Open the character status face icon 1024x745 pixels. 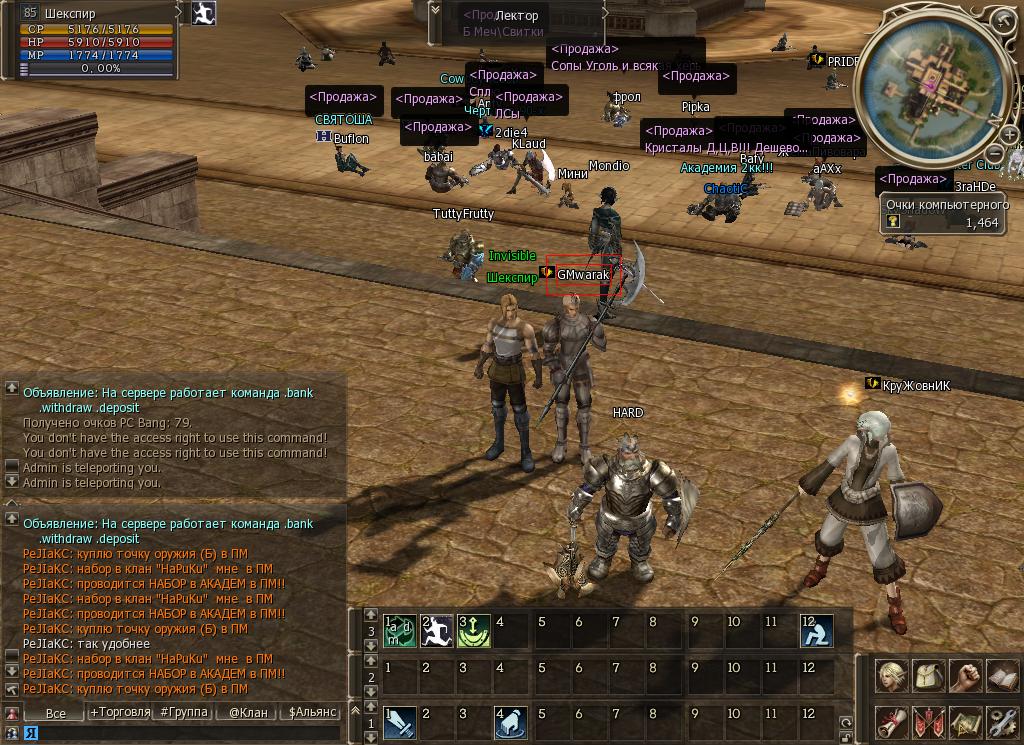point(893,677)
